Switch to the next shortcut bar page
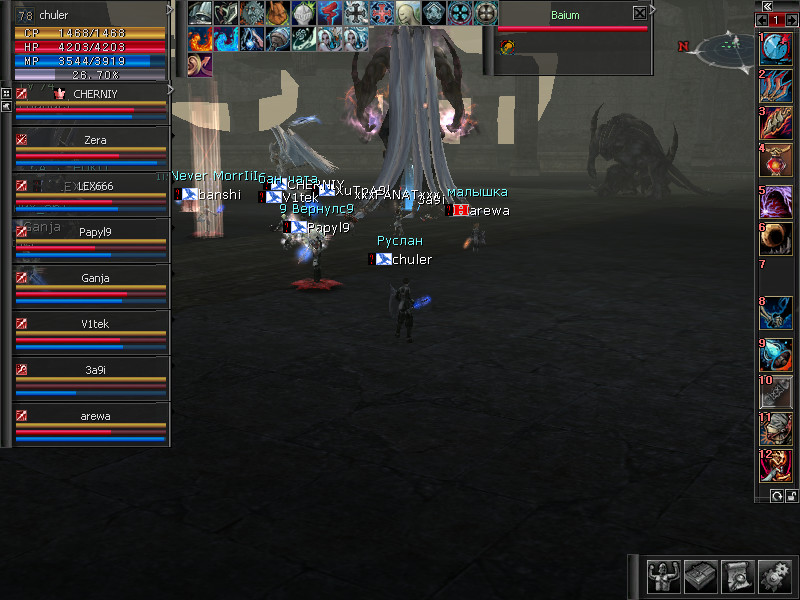This screenshot has height=600, width=800. pyautogui.click(x=790, y=20)
